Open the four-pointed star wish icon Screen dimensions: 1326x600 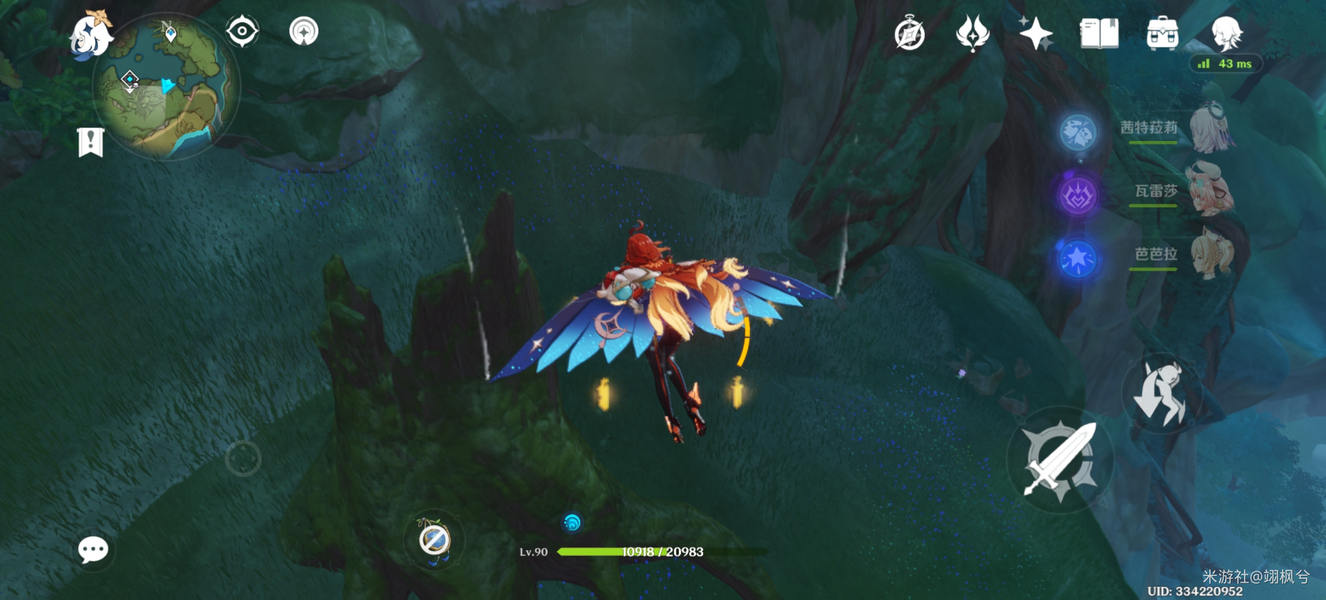point(1035,34)
